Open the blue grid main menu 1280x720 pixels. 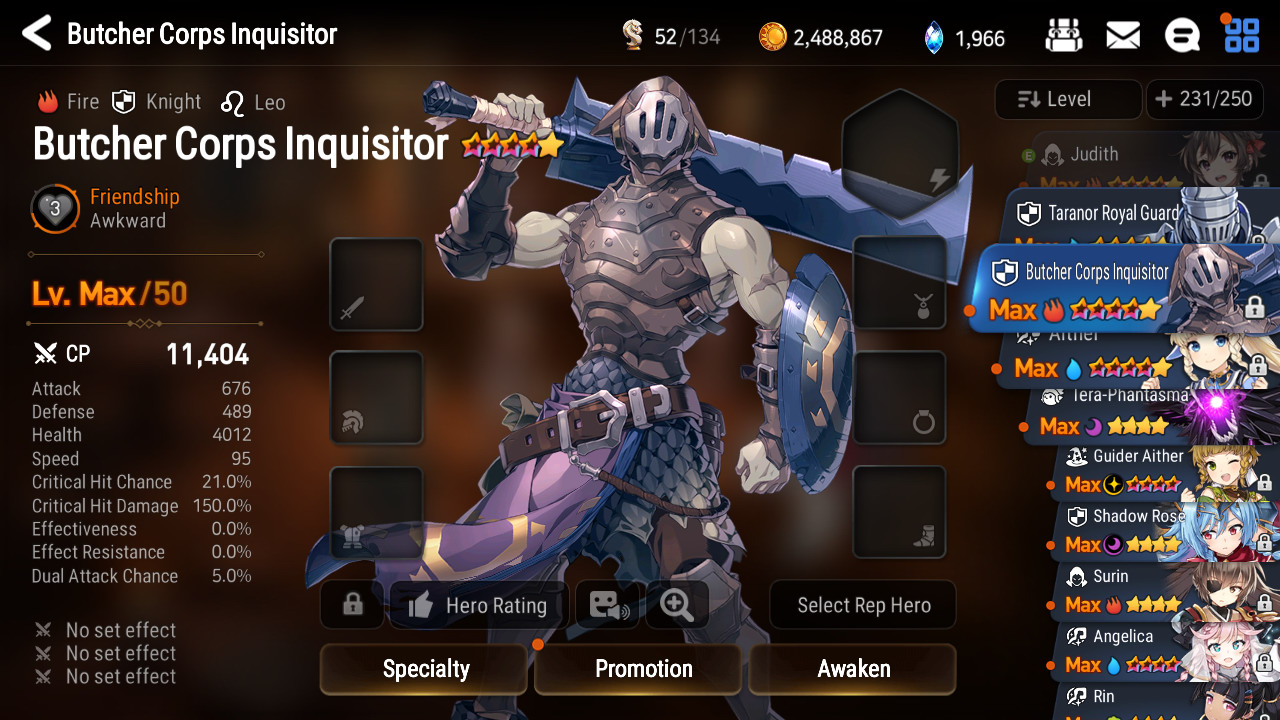click(1242, 34)
